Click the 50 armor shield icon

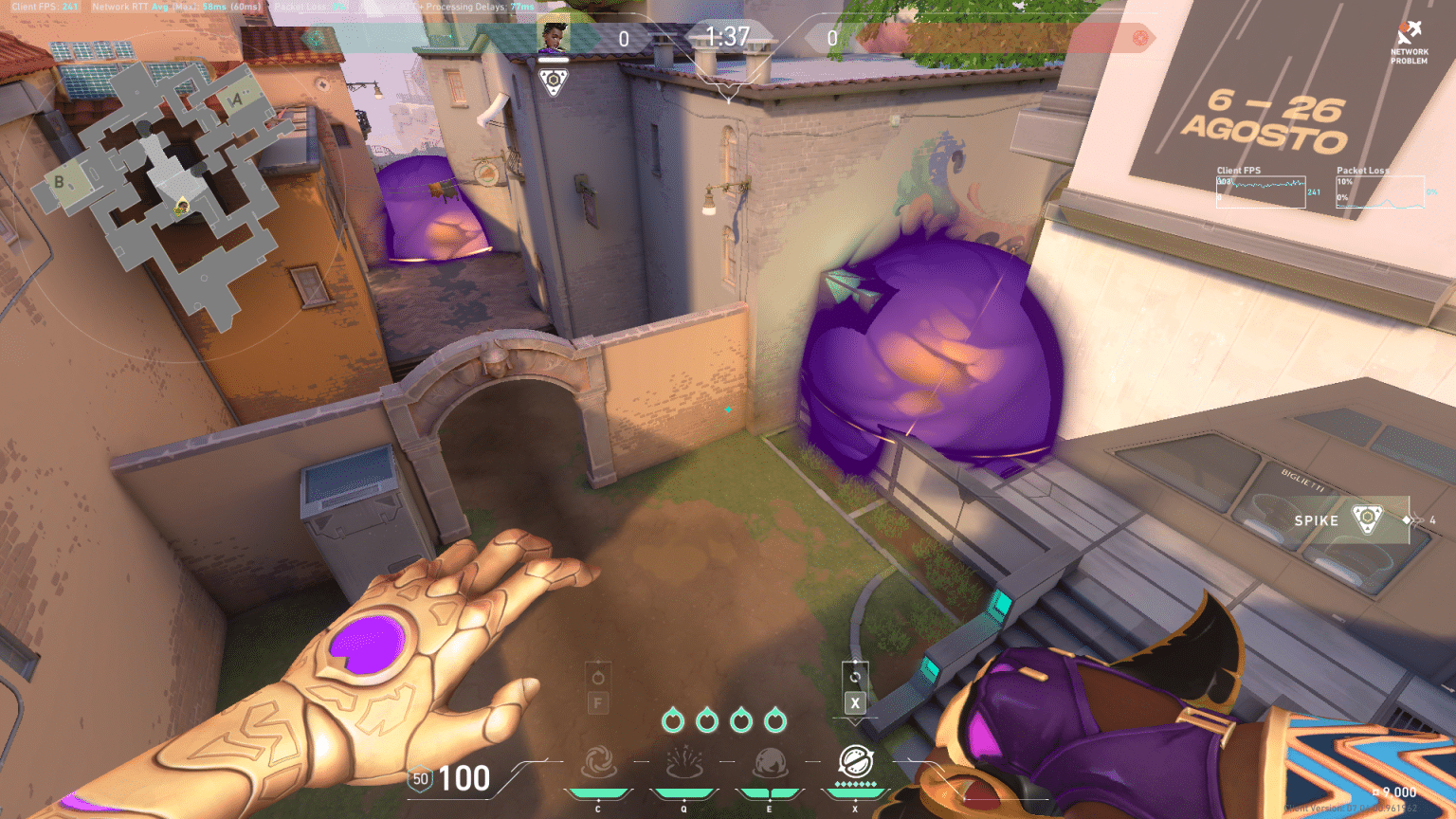pyautogui.click(x=420, y=779)
